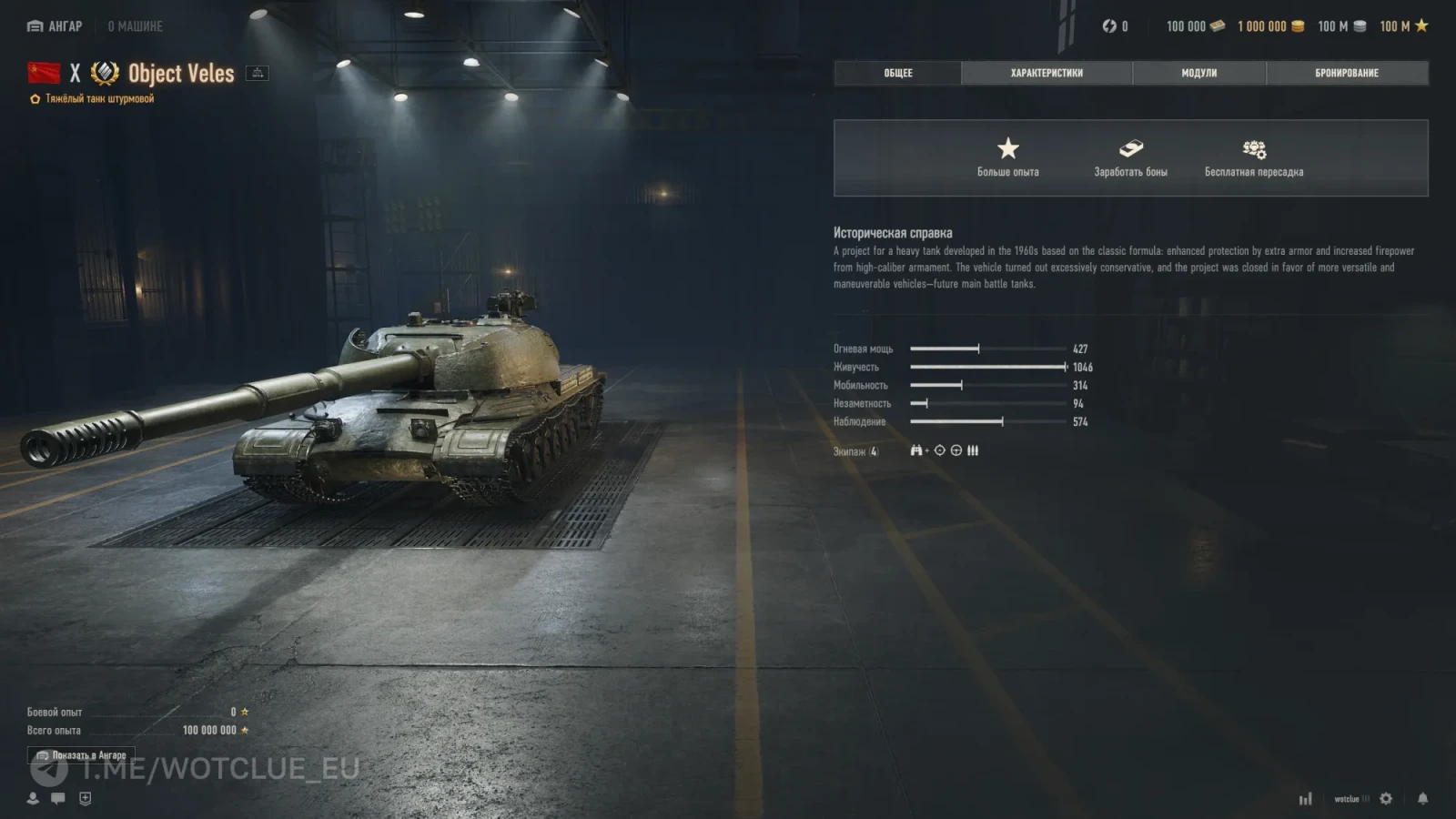The width and height of the screenshot is (1456, 819).
Task: Select the МОДУЛИ tab
Action: click(1198, 73)
